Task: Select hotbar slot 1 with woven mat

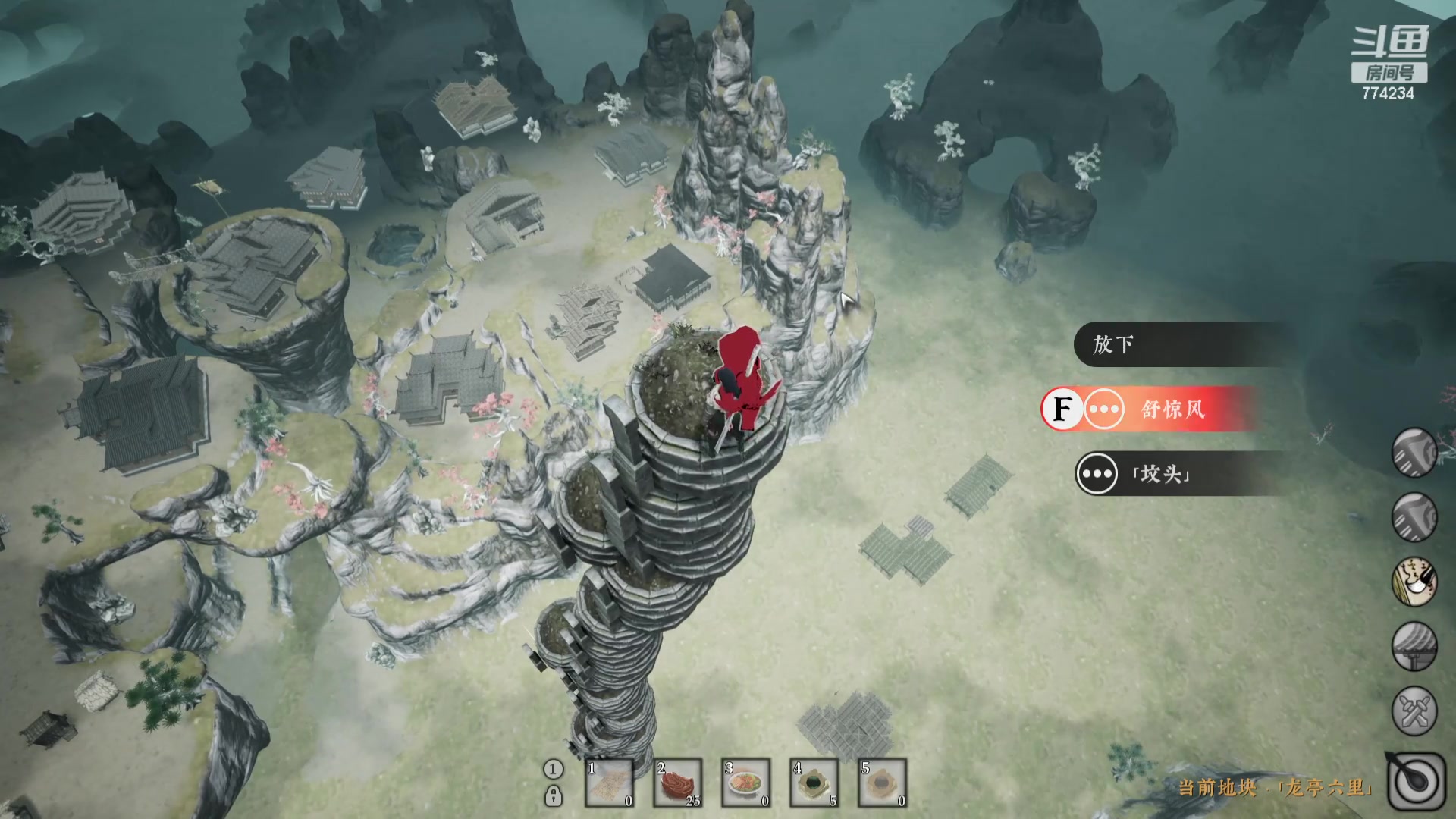Action: [x=610, y=783]
